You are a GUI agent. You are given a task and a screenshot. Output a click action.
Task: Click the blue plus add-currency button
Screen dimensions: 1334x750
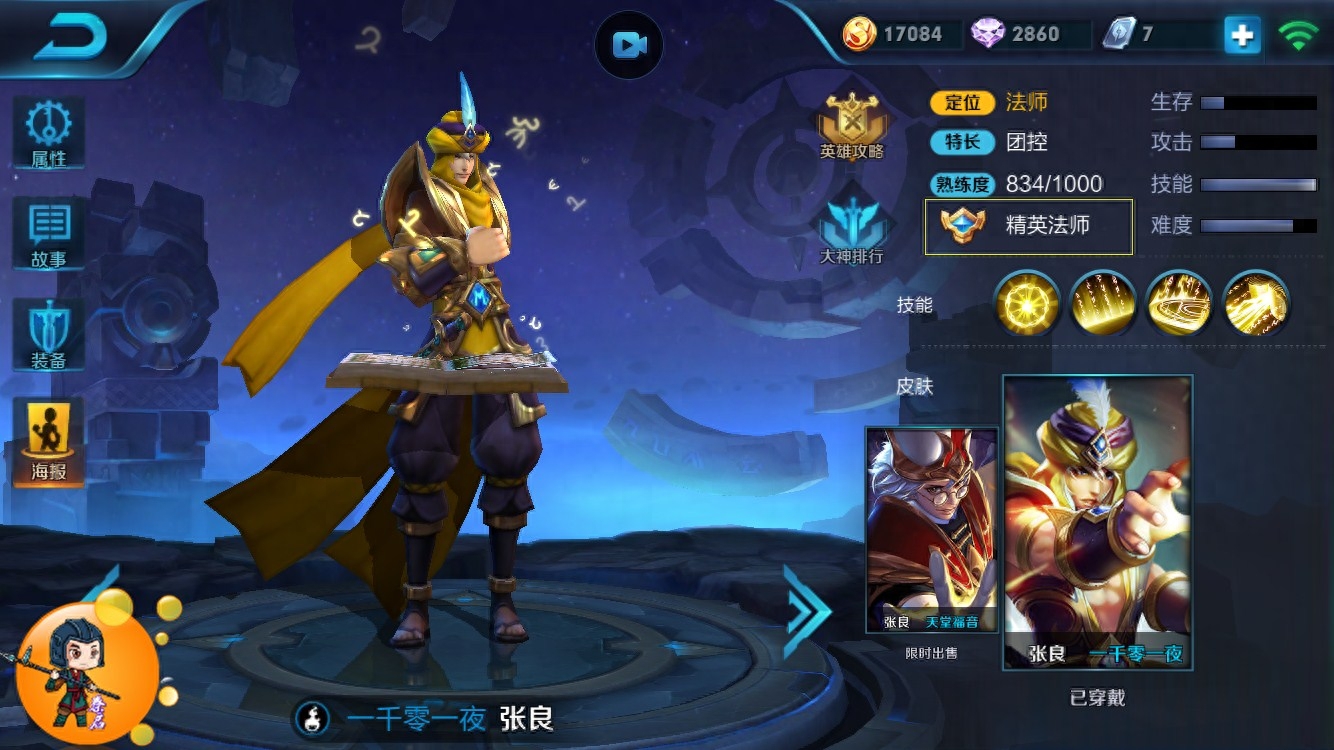point(1242,35)
